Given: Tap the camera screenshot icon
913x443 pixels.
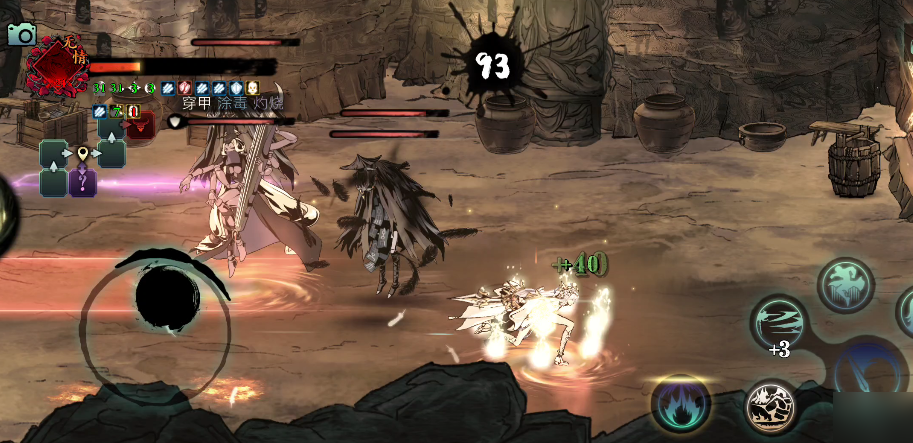Looking at the screenshot, I should (20, 34).
